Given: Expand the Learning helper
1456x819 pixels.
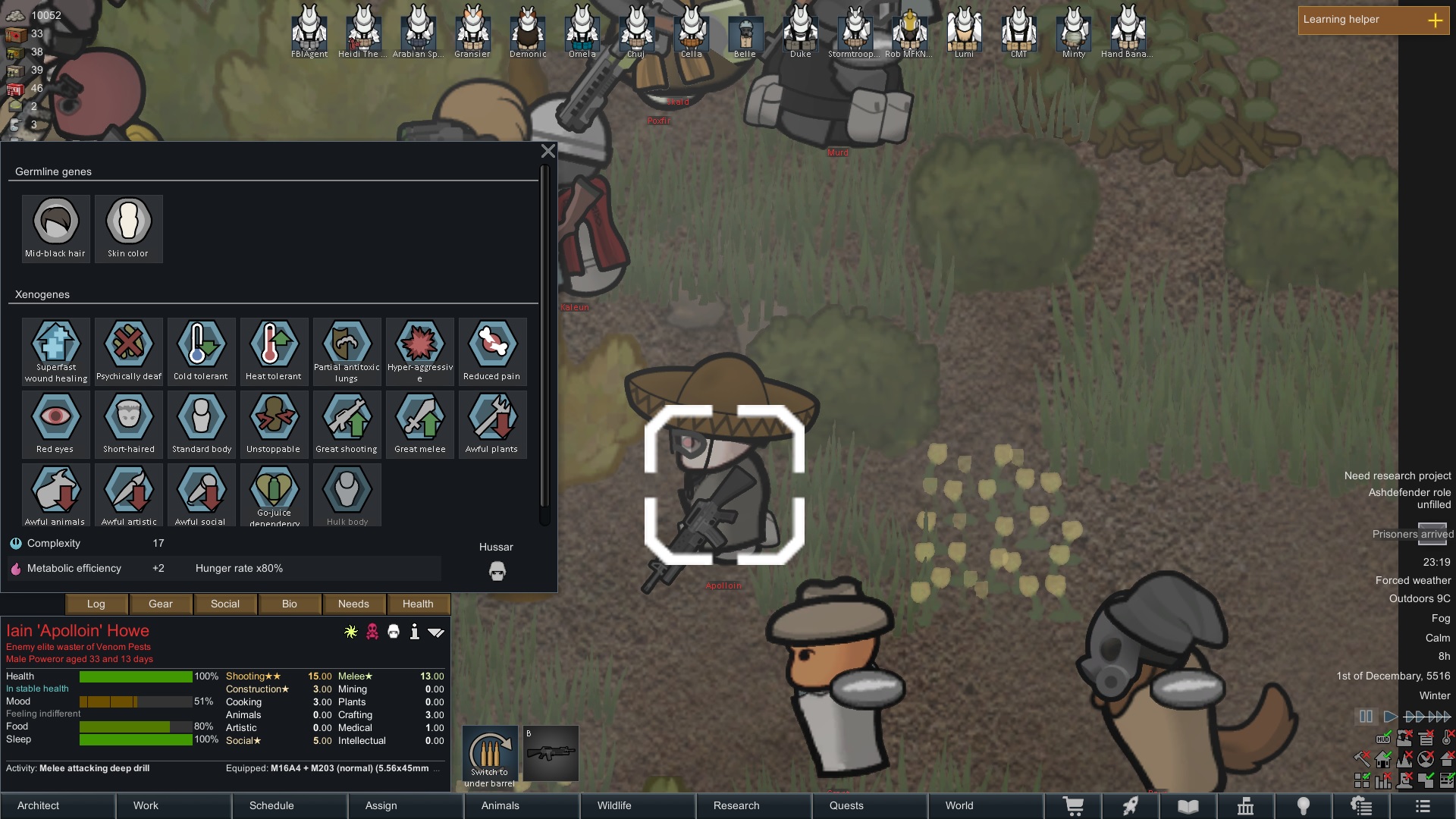Looking at the screenshot, I should pyautogui.click(x=1435, y=20).
